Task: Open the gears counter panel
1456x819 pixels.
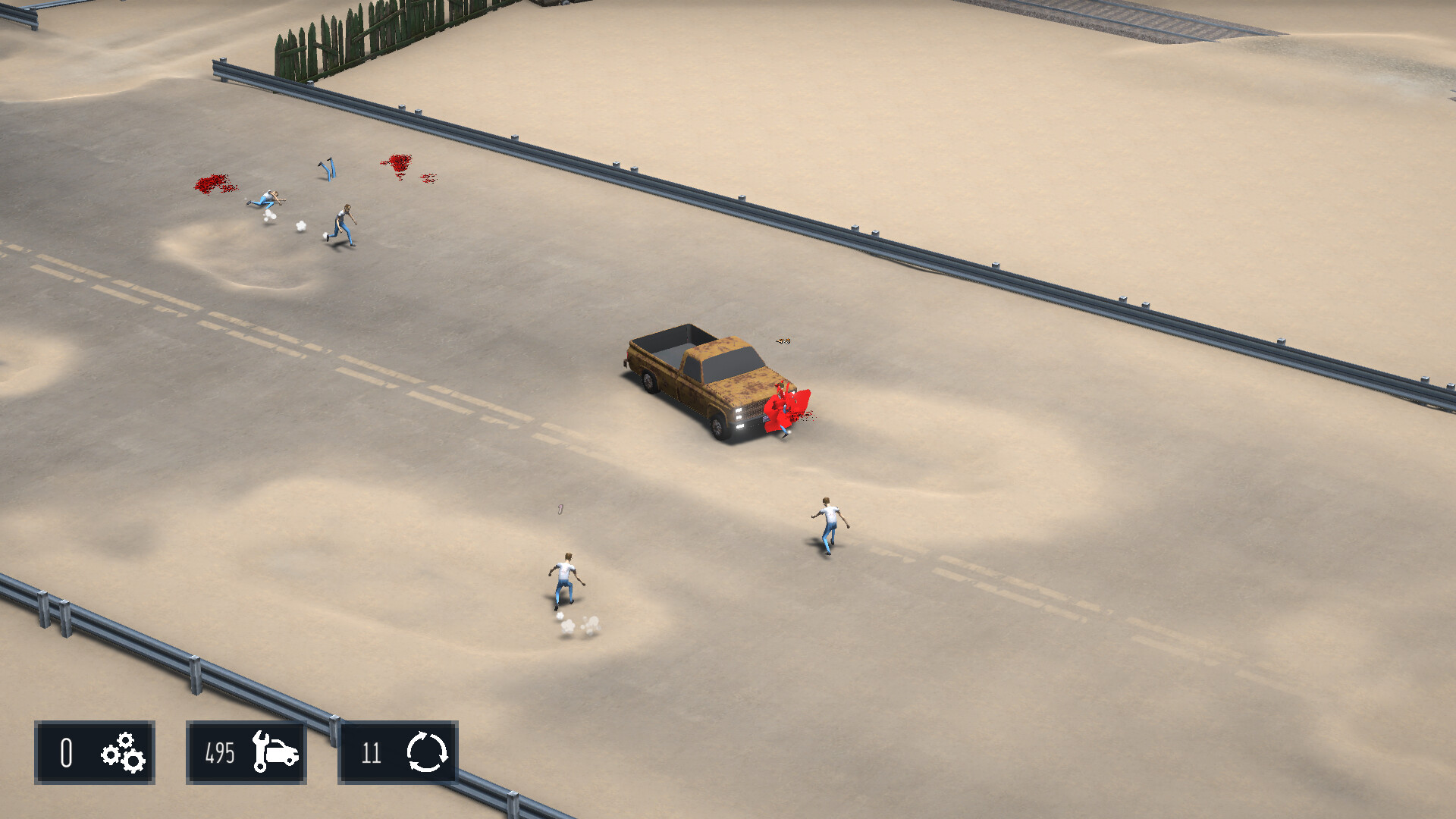Action: 95,753
